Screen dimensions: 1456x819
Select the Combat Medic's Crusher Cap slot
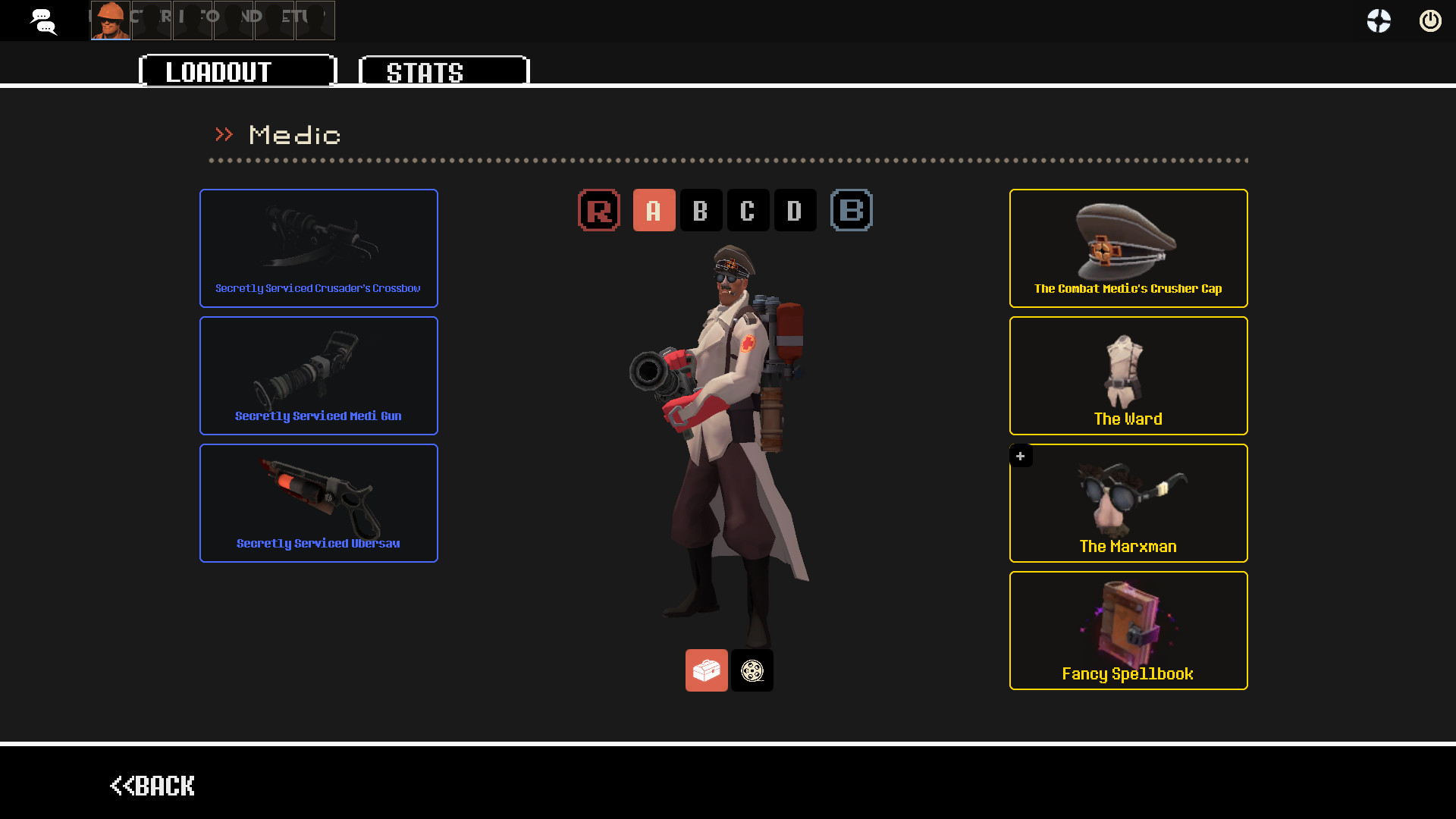[1128, 248]
